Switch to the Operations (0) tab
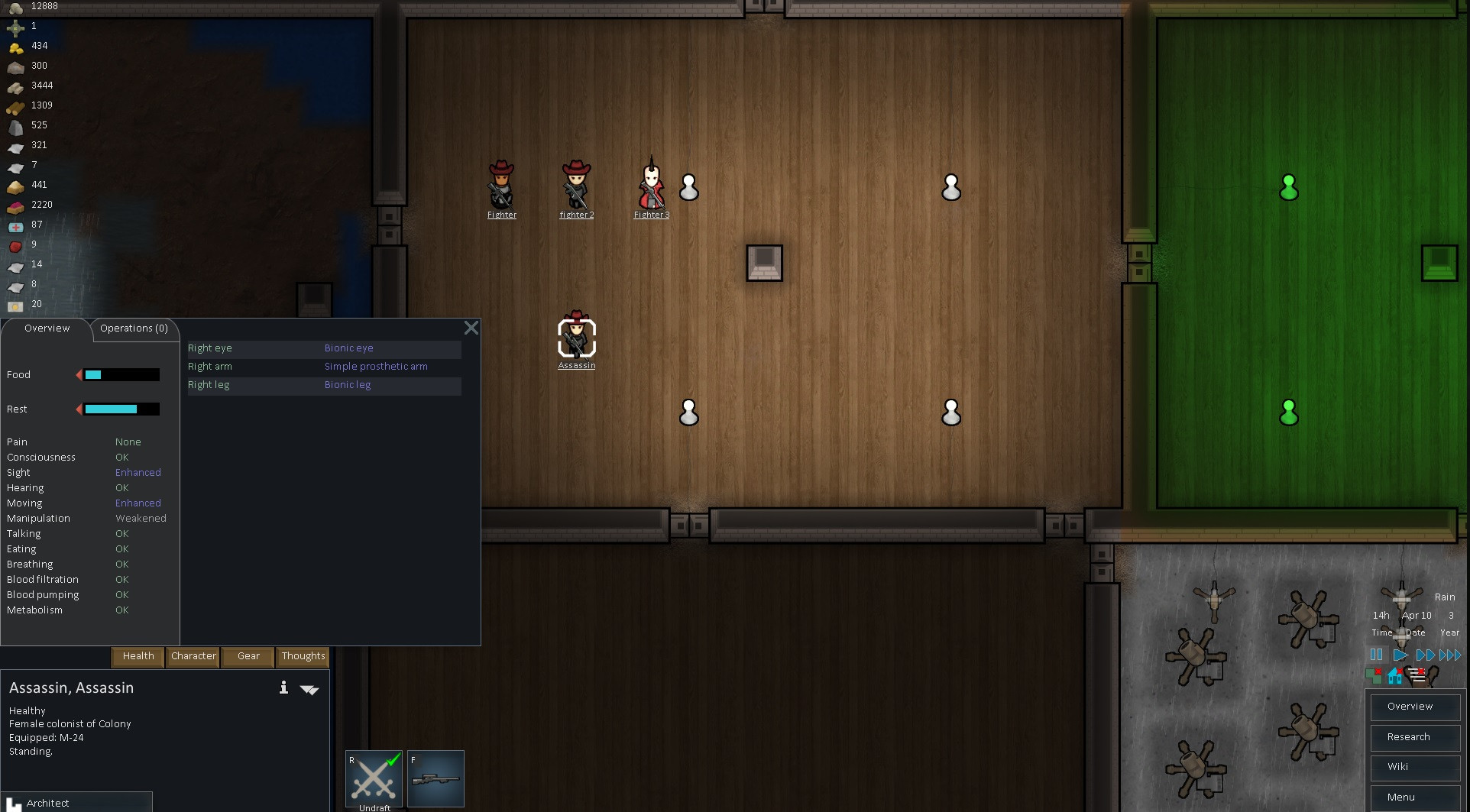 (x=134, y=328)
